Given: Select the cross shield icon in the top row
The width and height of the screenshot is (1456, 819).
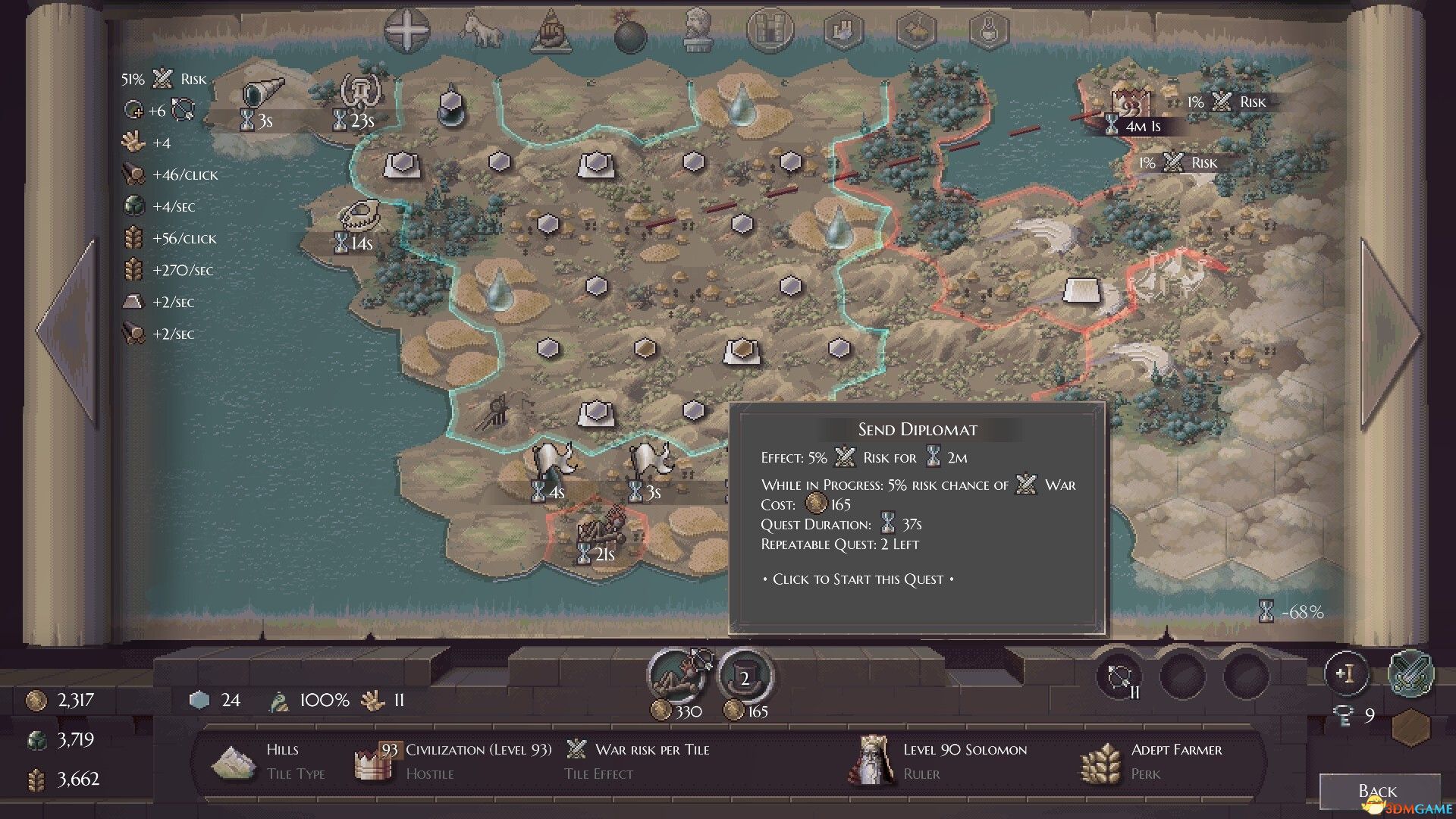Looking at the screenshot, I should click(x=407, y=31).
